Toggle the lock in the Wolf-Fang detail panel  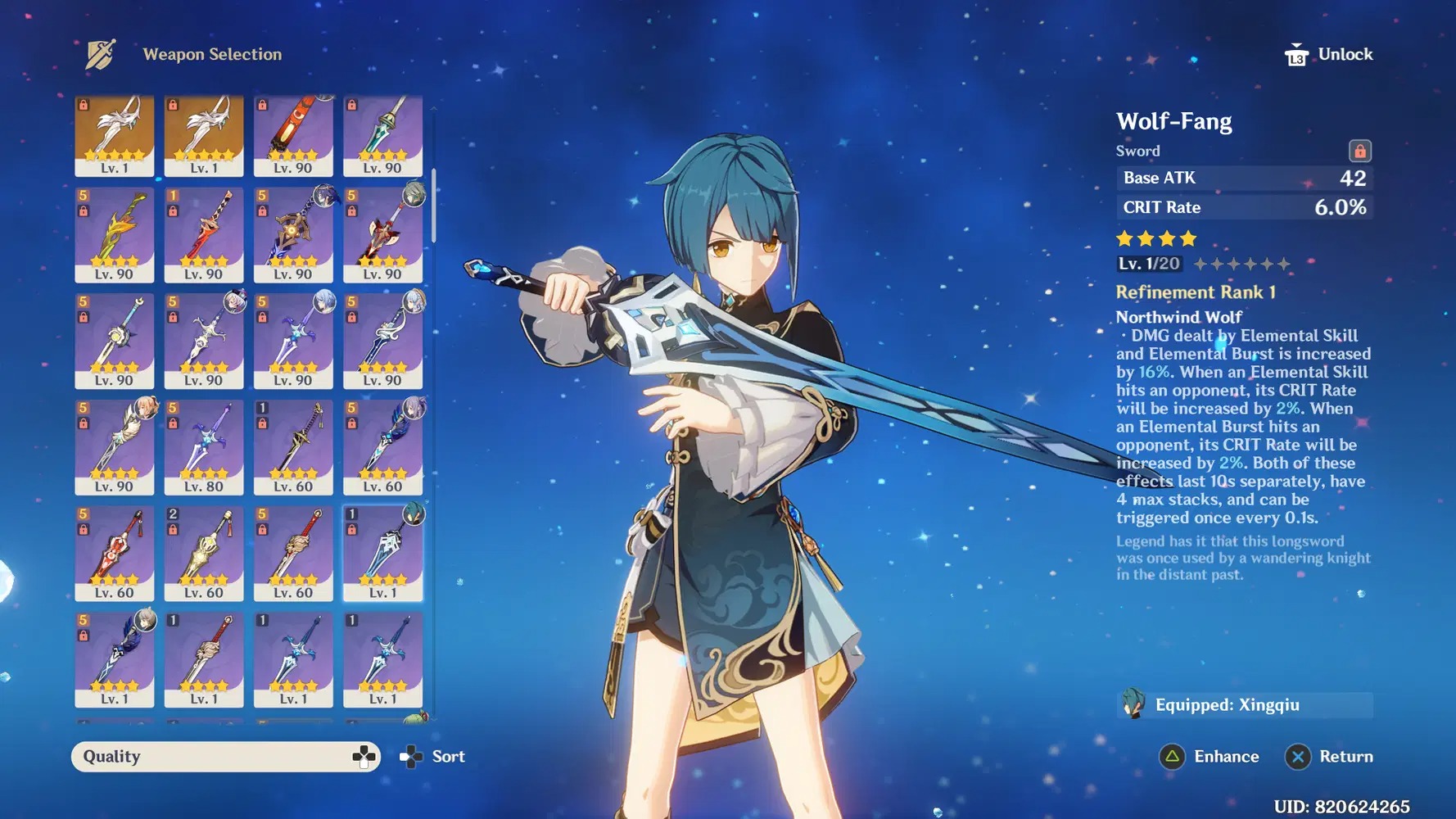(1359, 151)
